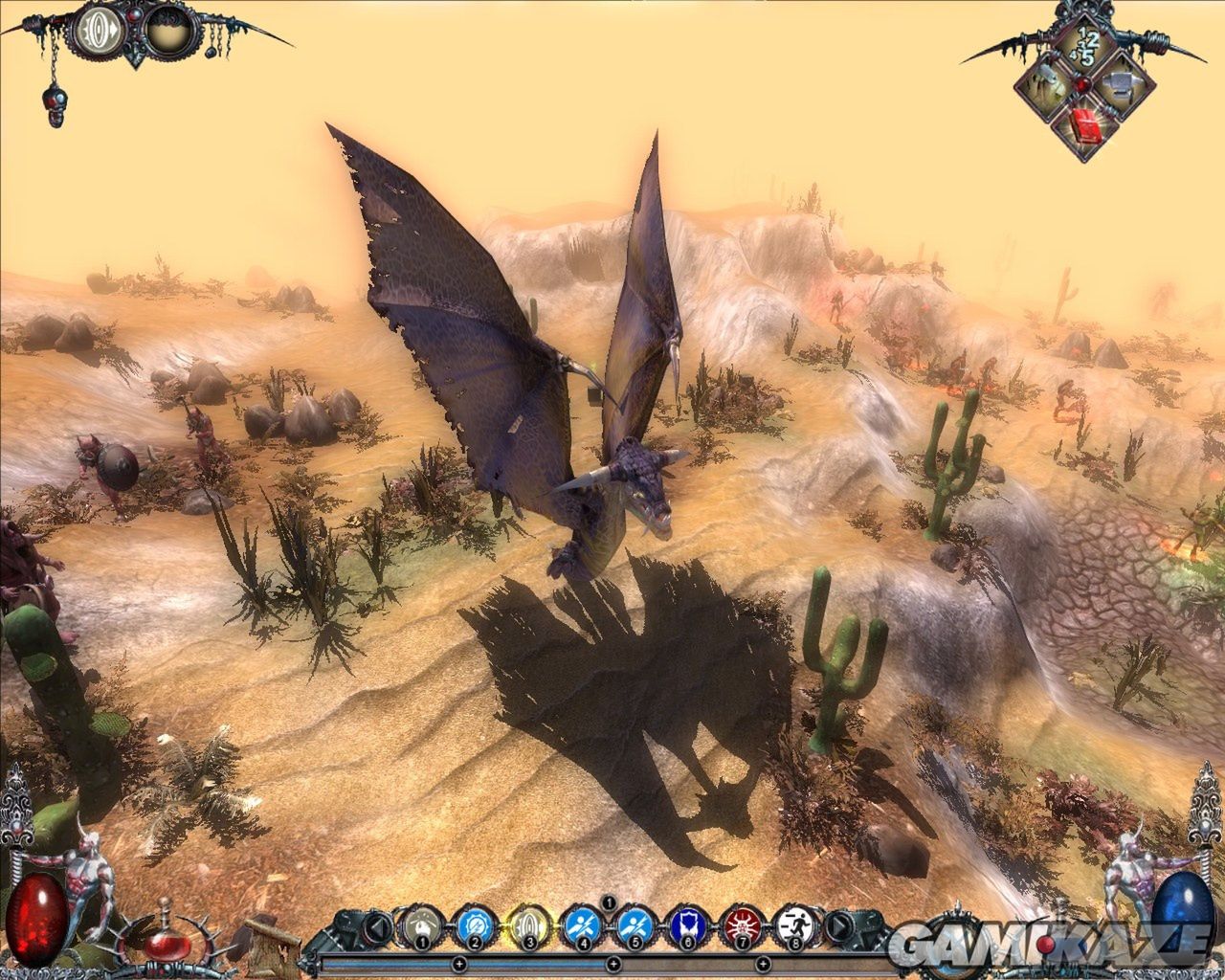Cast the red sunburst skill in slot 7

click(740, 926)
